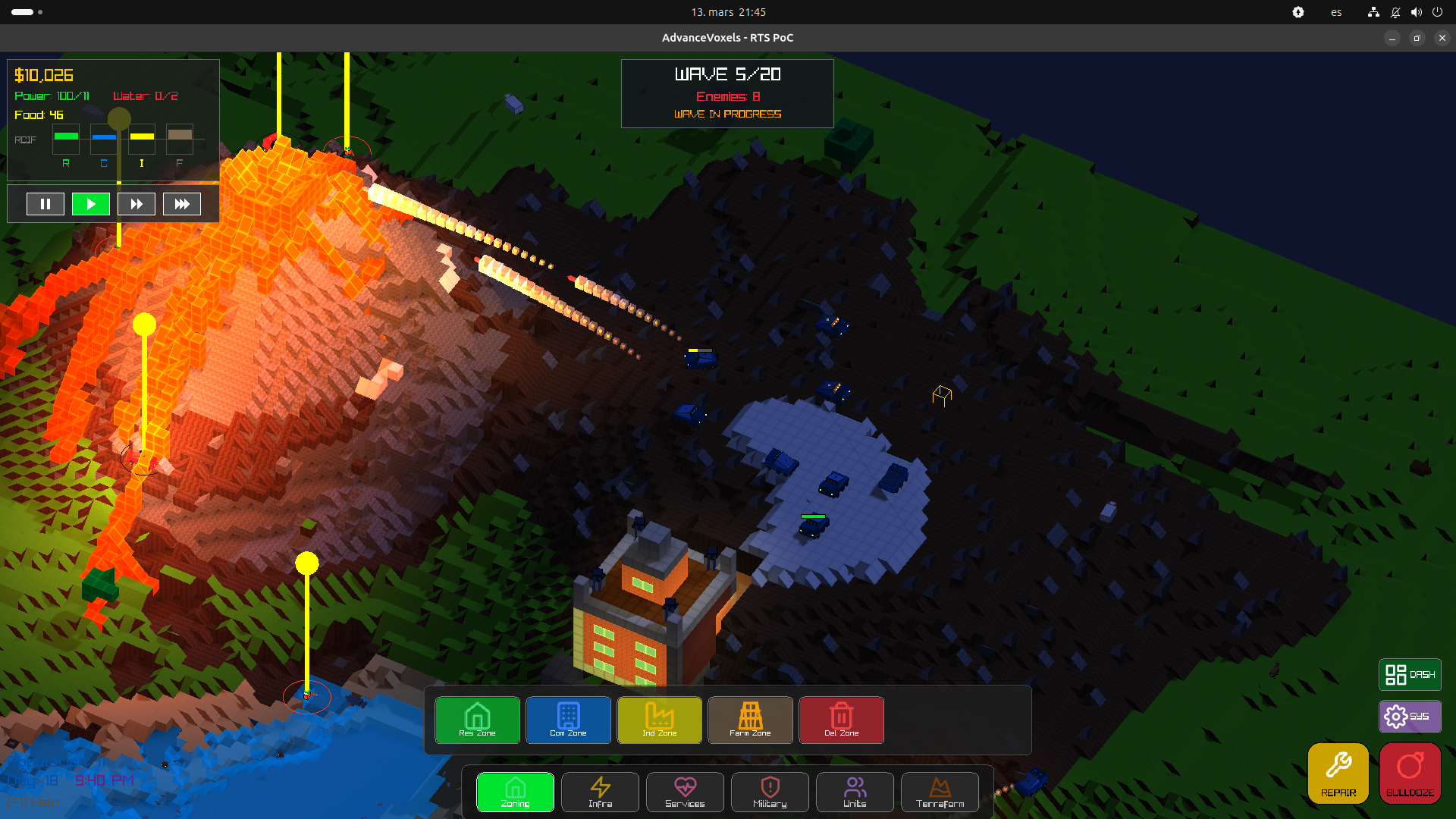Open the Terraform category
This screenshot has height=819, width=1456.
pos(940,792)
